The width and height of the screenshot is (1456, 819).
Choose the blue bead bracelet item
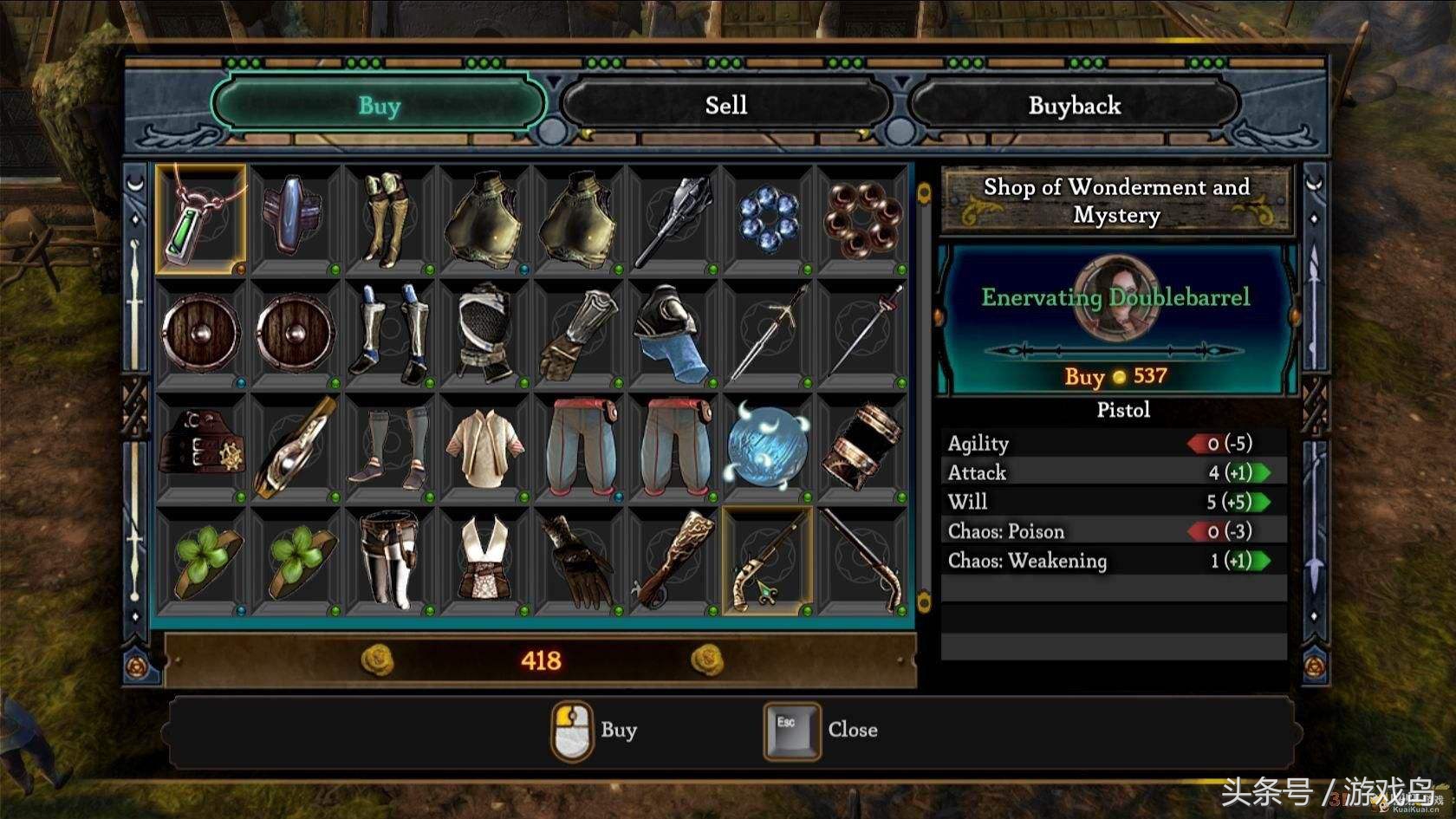tap(768, 218)
